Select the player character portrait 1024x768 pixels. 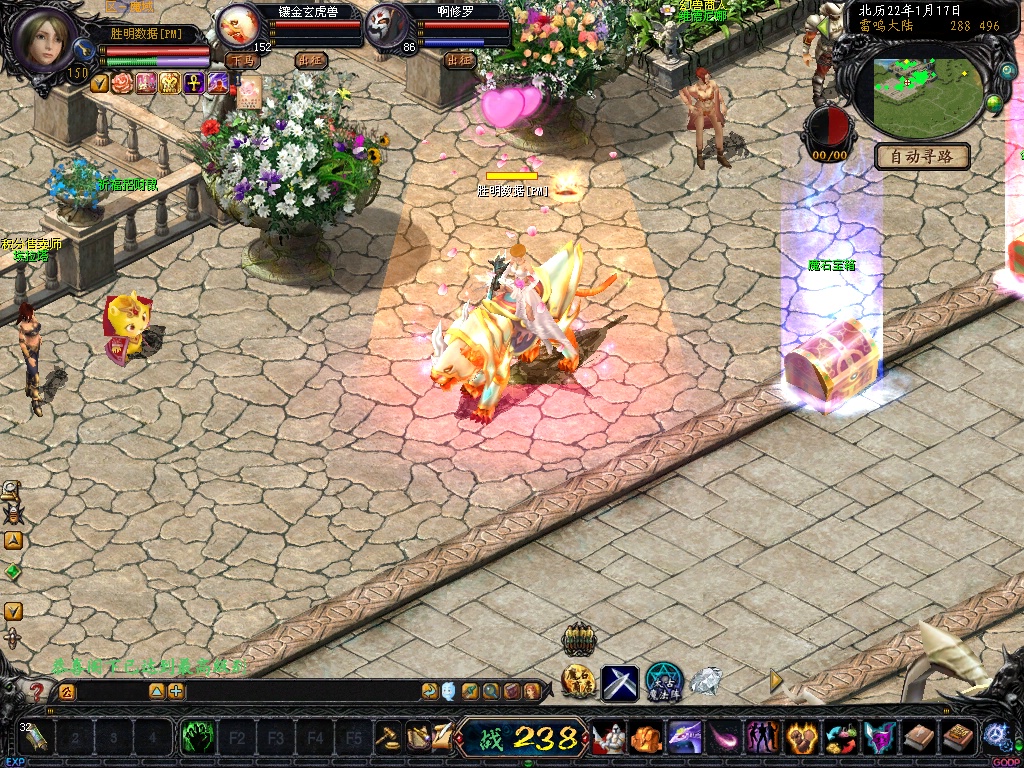pos(45,40)
